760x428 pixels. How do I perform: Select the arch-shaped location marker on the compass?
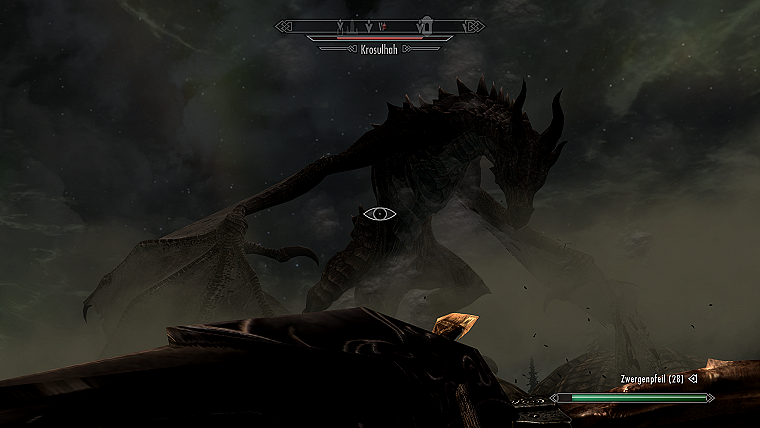[x=426, y=24]
